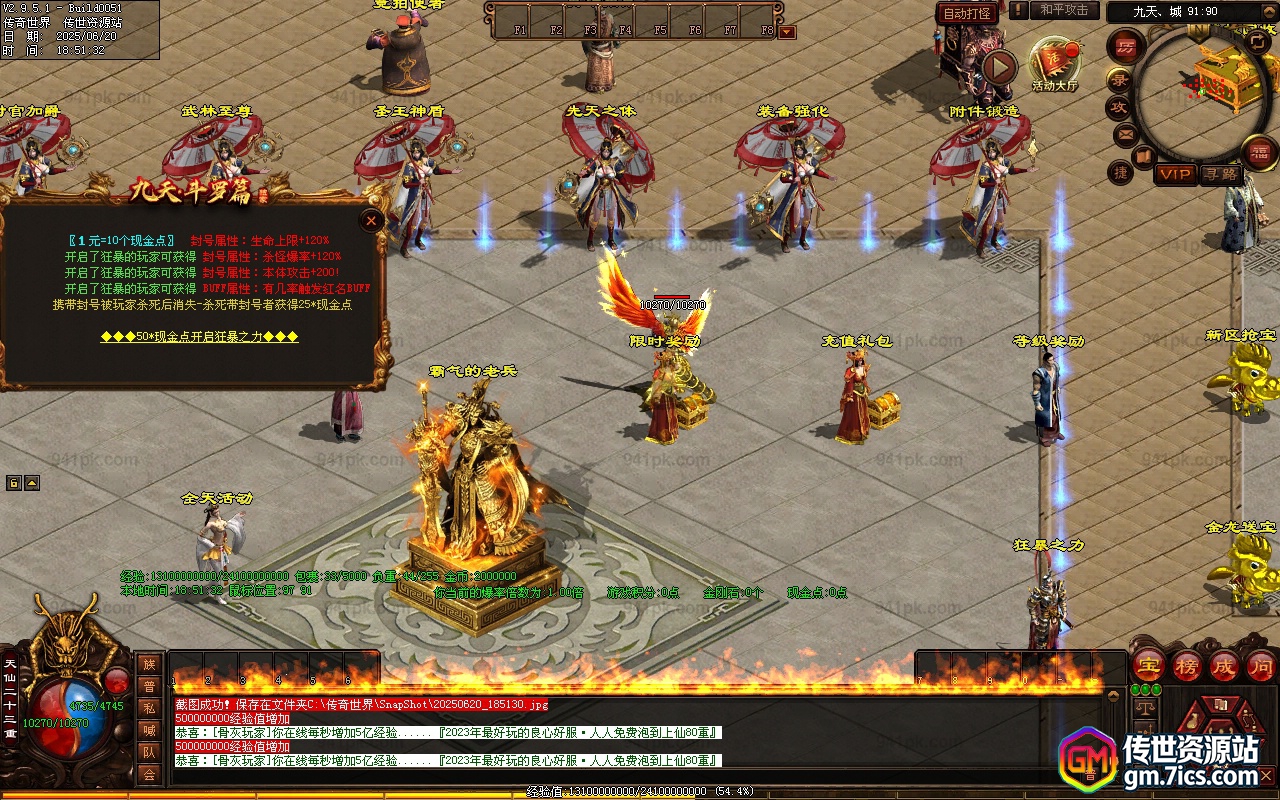Open the VIP menu
The image size is (1280, 800).
coord(1175,174)
